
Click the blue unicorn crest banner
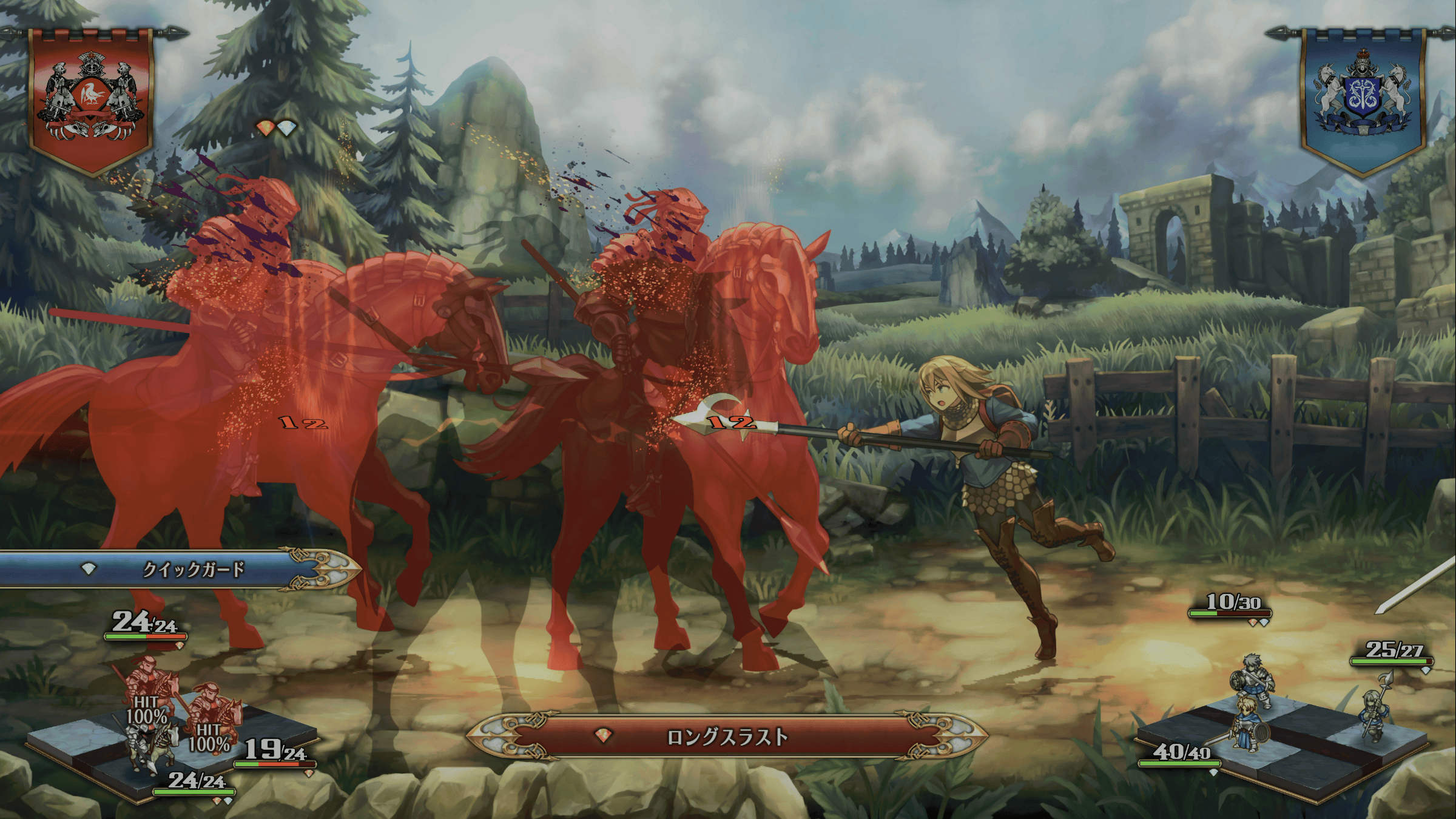[x=1363, y=100]
